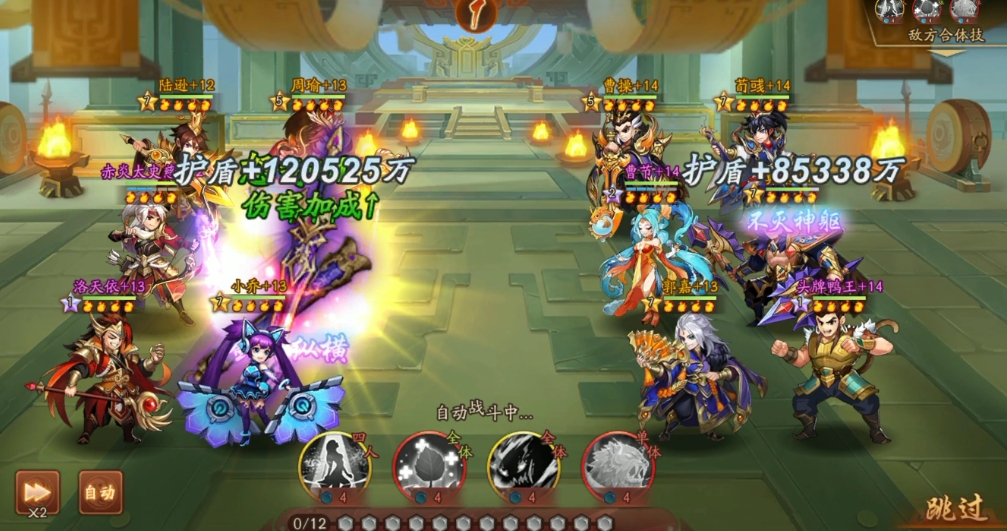This screenshot has height=531, width=1007.
Task: Collapse the 敌方合体技 enemy skill panel arrow
Action: (945, 52)
